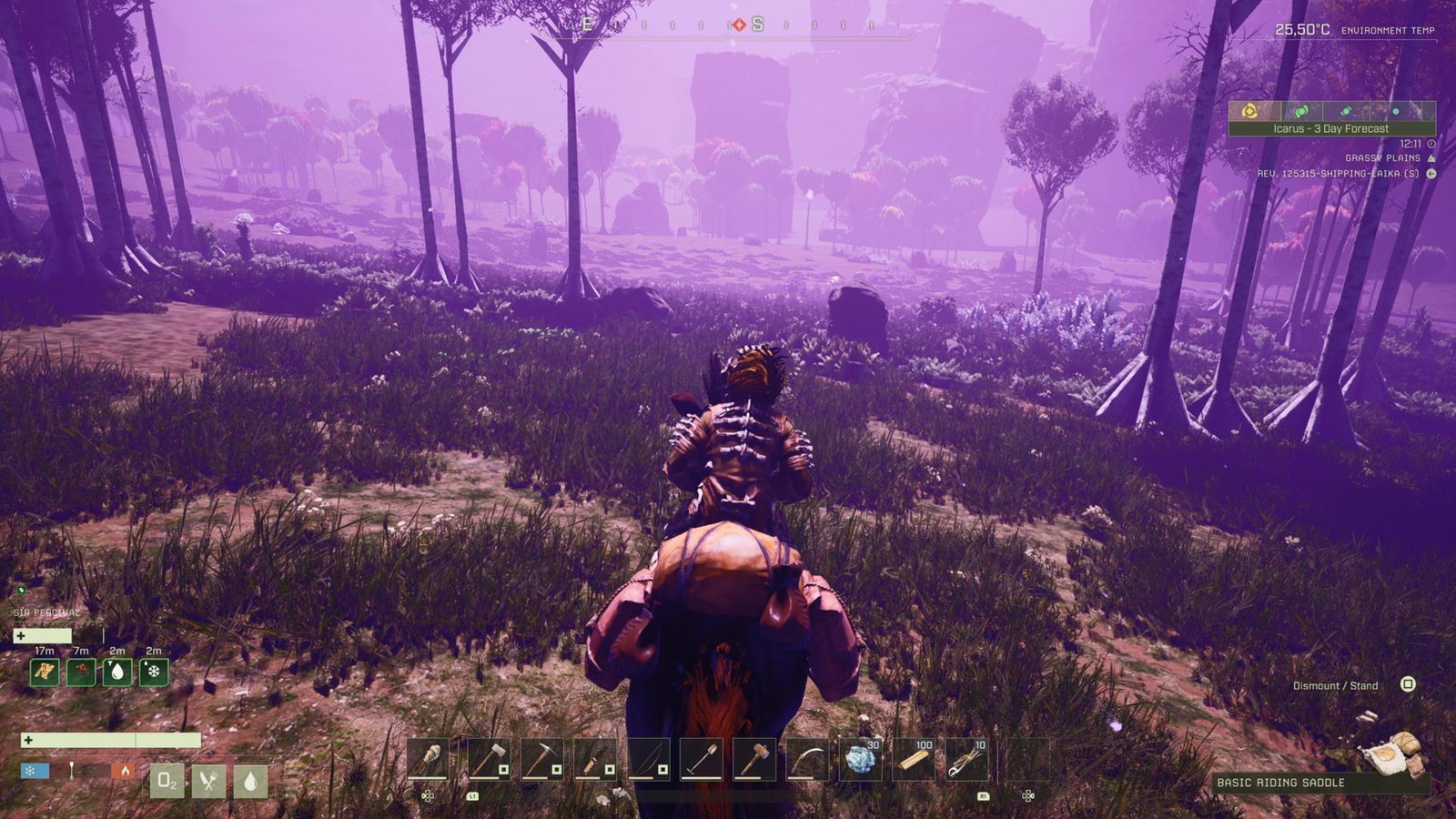The image size is (1456, 819).
Task: Click the food status icon with knife and fork
Action: 207,781
